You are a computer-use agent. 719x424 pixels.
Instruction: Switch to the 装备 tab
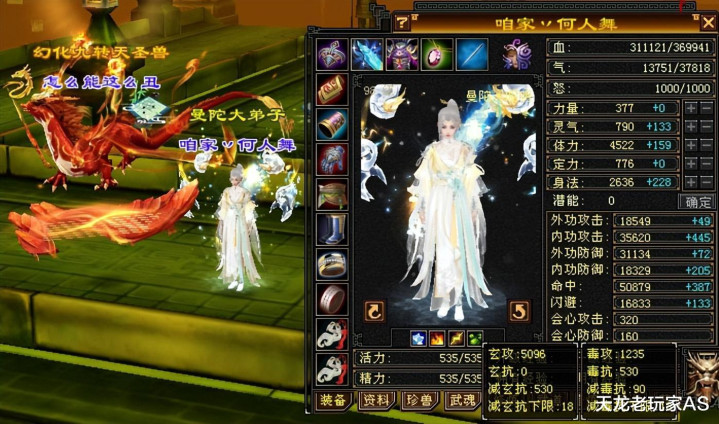(x=333, y=402)
